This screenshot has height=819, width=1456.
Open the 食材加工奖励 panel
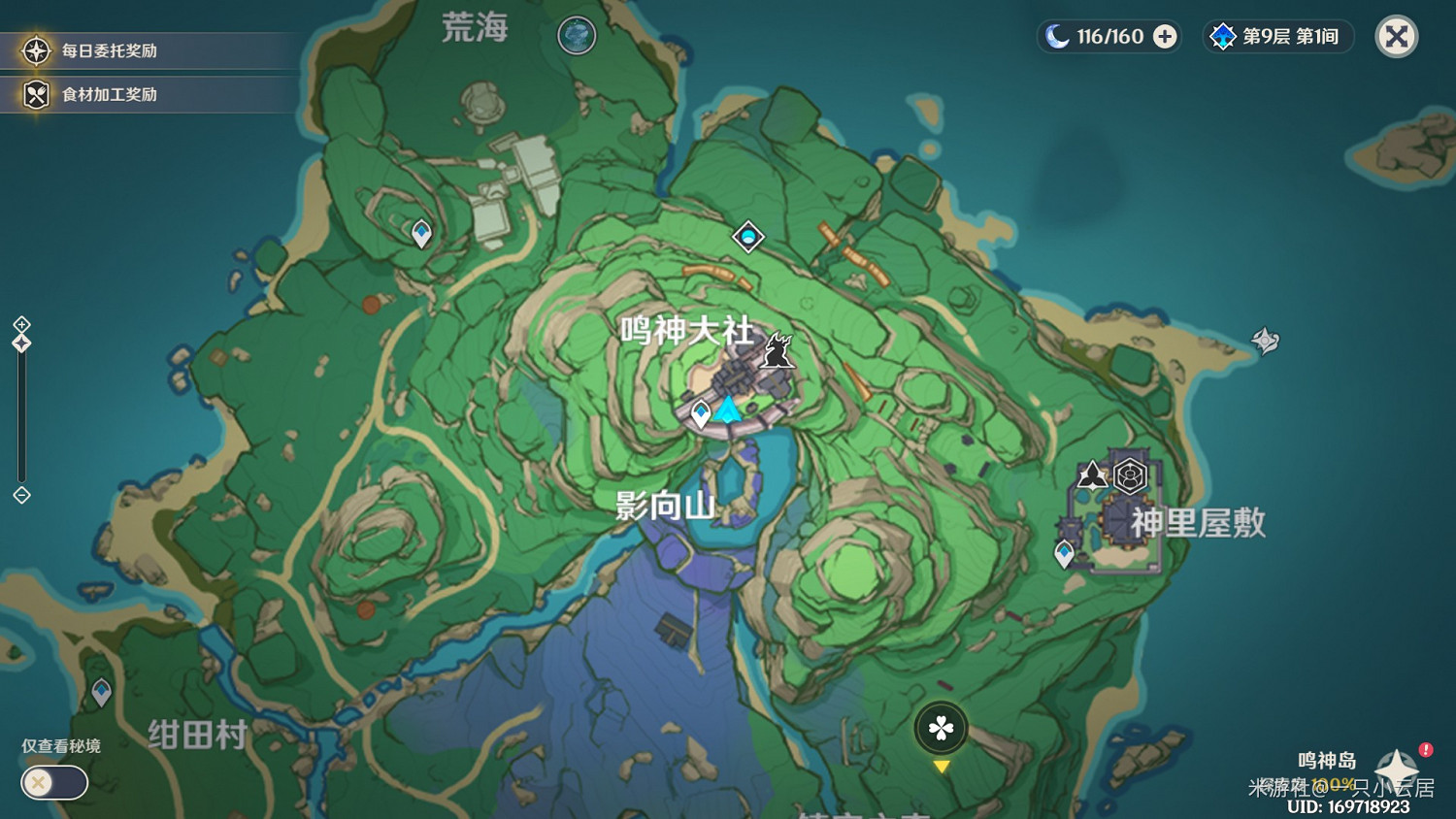[x=148, y=94]
